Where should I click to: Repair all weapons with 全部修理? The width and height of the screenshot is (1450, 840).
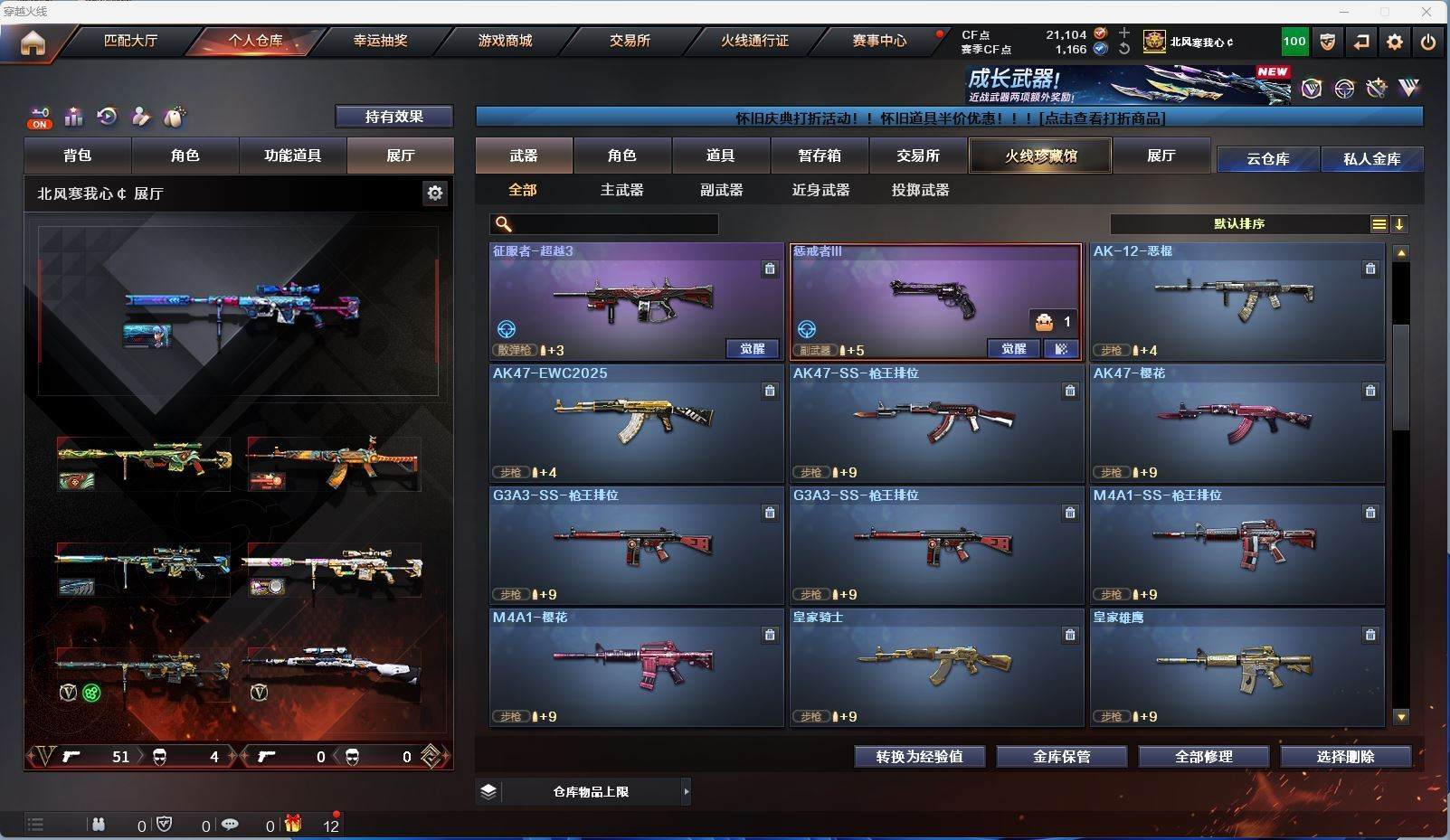1203,757
